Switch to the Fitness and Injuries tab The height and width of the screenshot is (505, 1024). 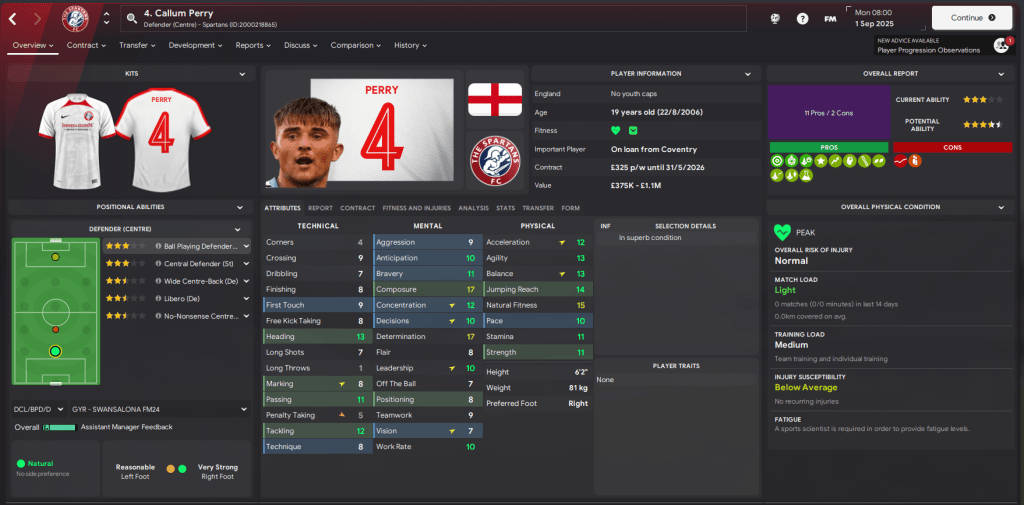click(416, 208)
